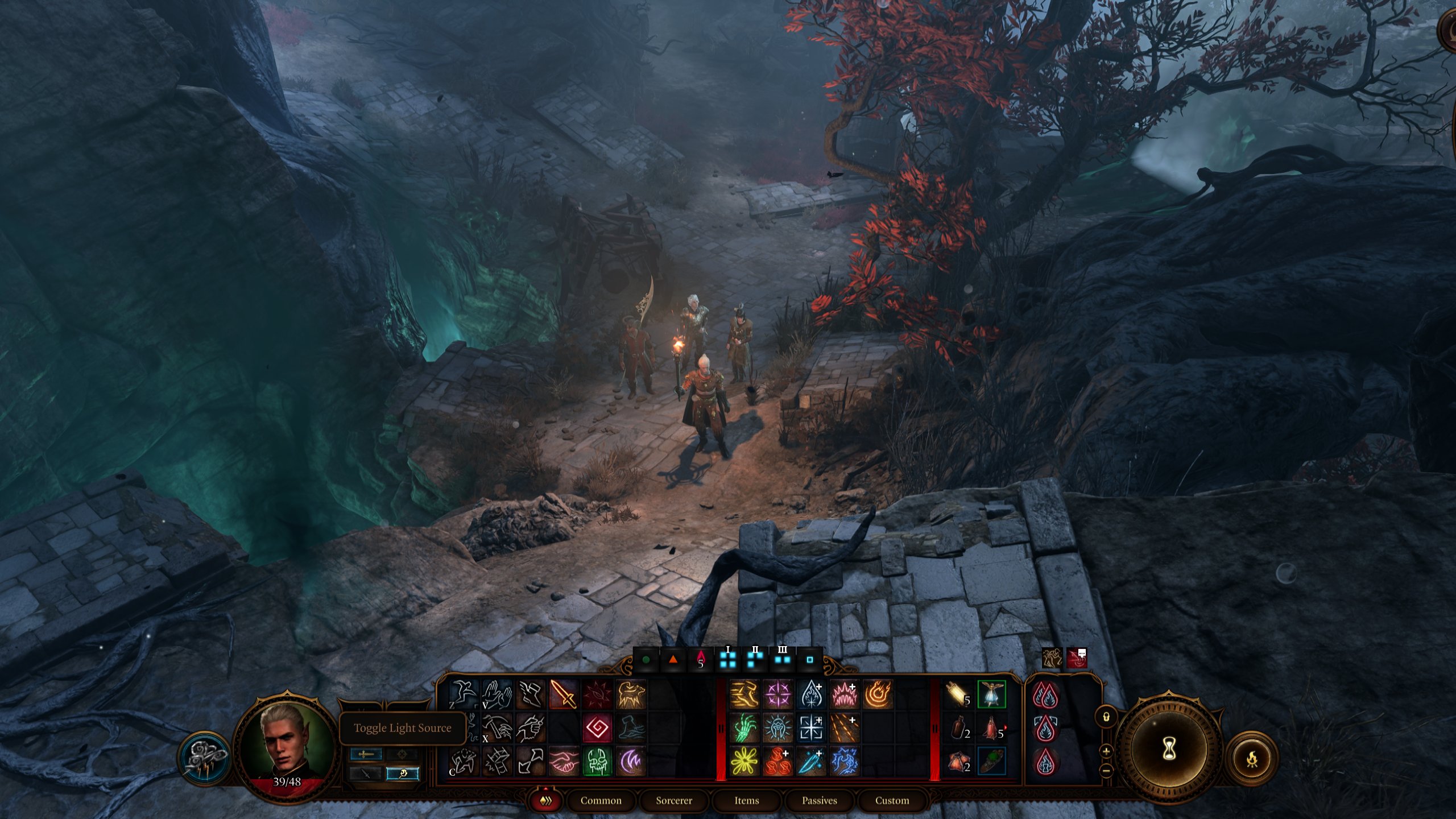Open the Sorcerer hotbar tab

pos(673,801)
